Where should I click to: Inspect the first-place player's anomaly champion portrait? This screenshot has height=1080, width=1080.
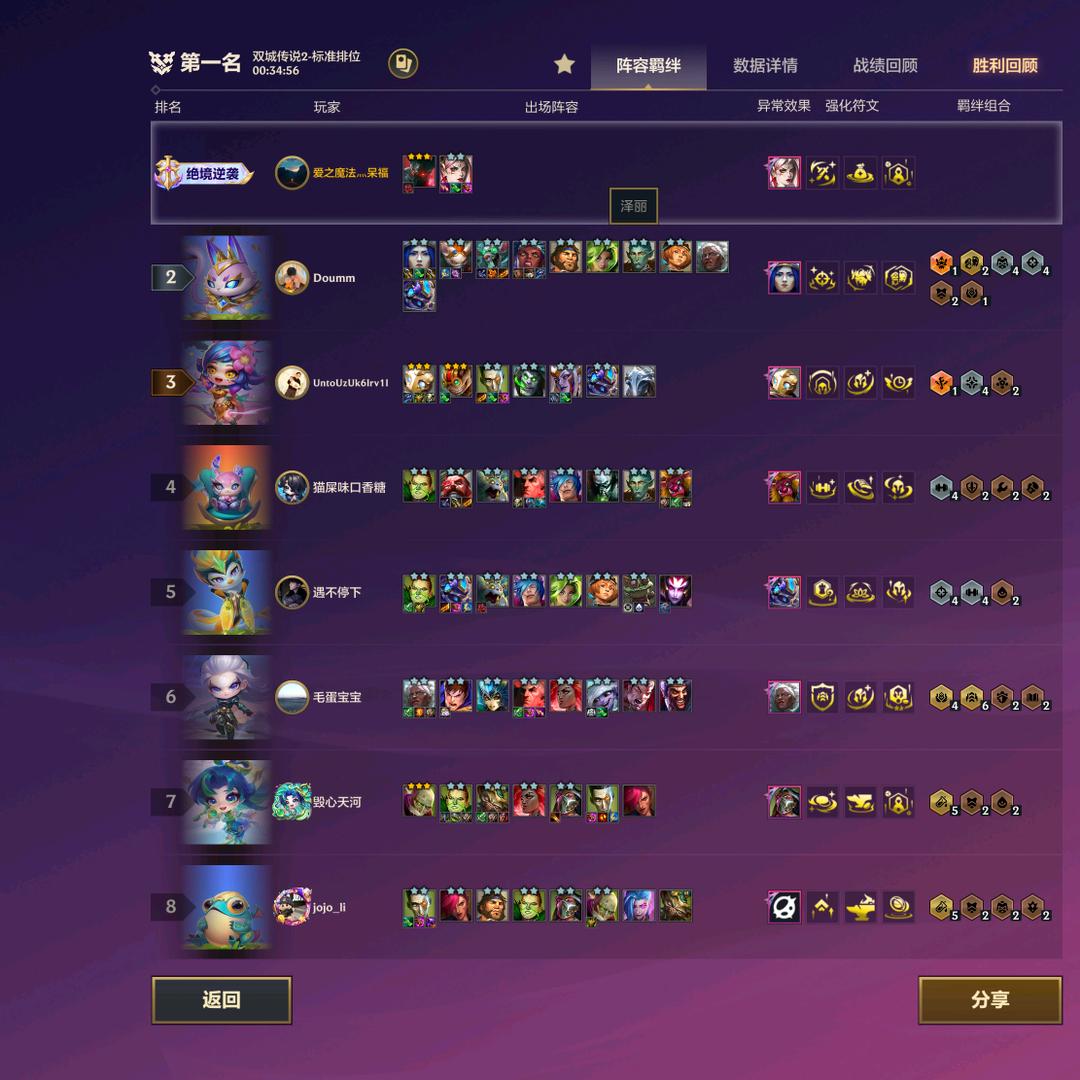(784, 173)
